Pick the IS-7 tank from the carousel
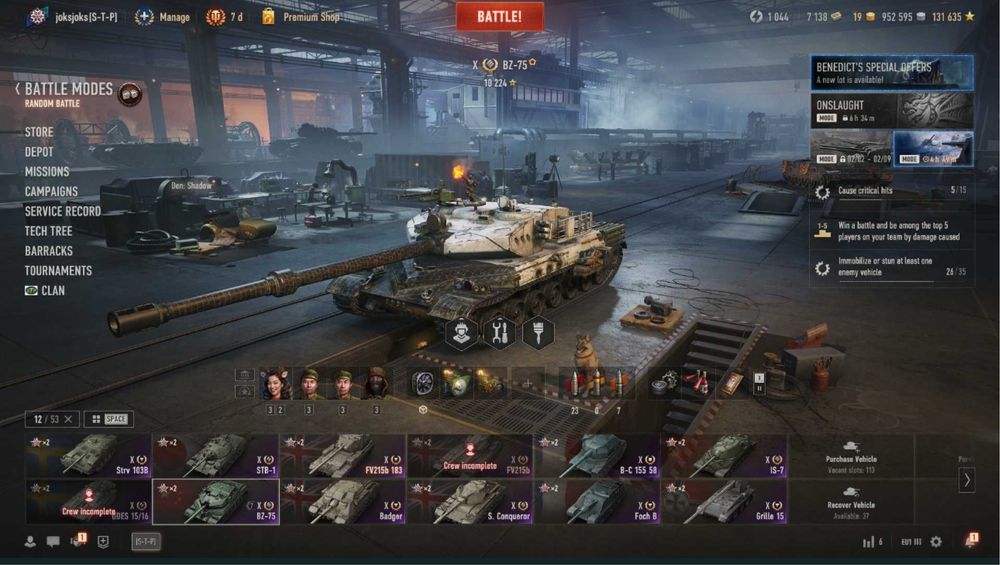The width and height of the screenshot is (1000, 565). pos(723,455)
